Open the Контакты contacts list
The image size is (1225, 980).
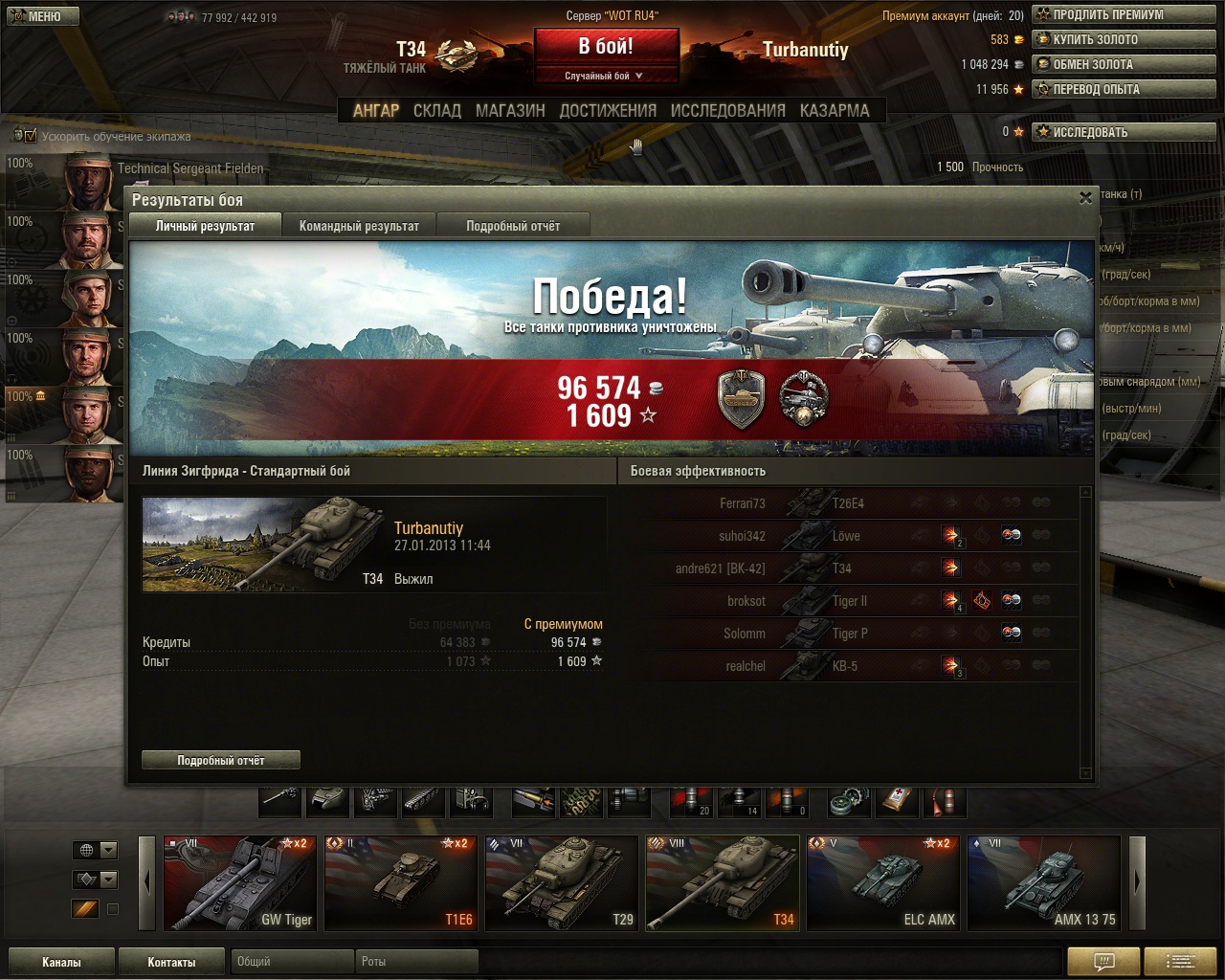171,962
